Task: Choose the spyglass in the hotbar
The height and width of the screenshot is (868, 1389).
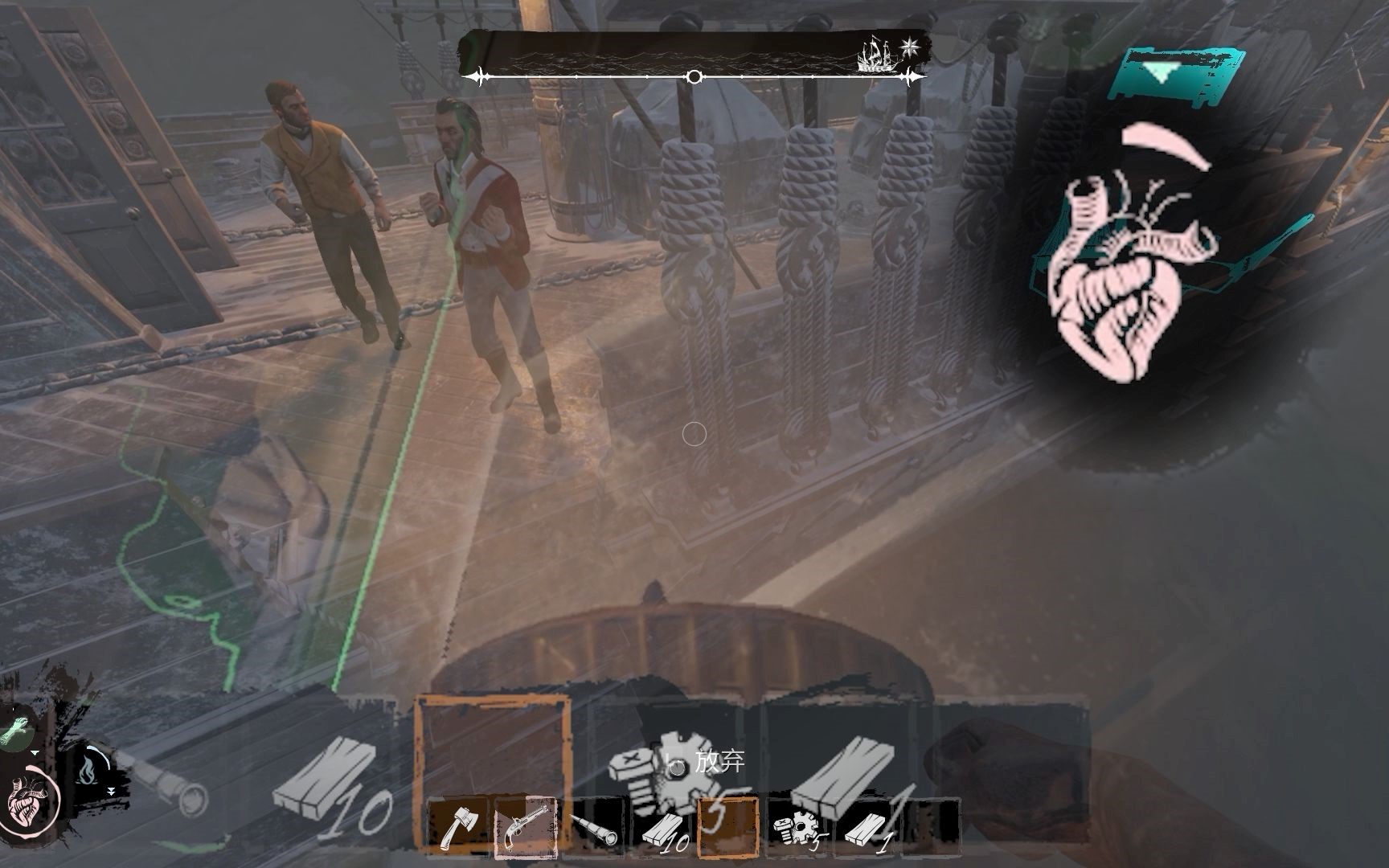Action: pyautogui.click(x=595, y=829)
